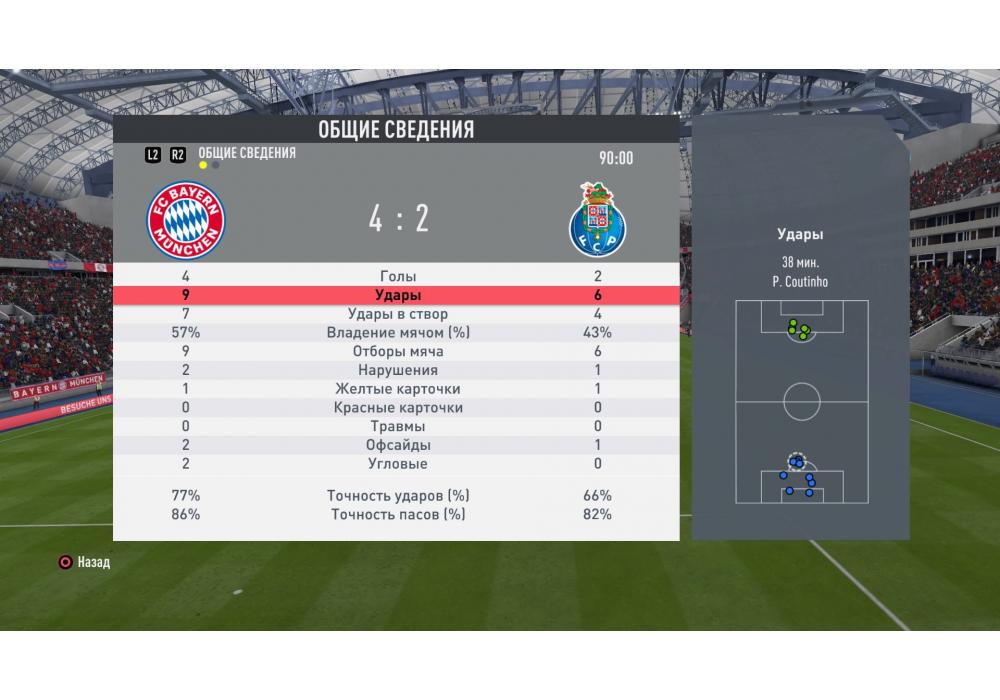Select the Нарушения row

coord(398,370)
